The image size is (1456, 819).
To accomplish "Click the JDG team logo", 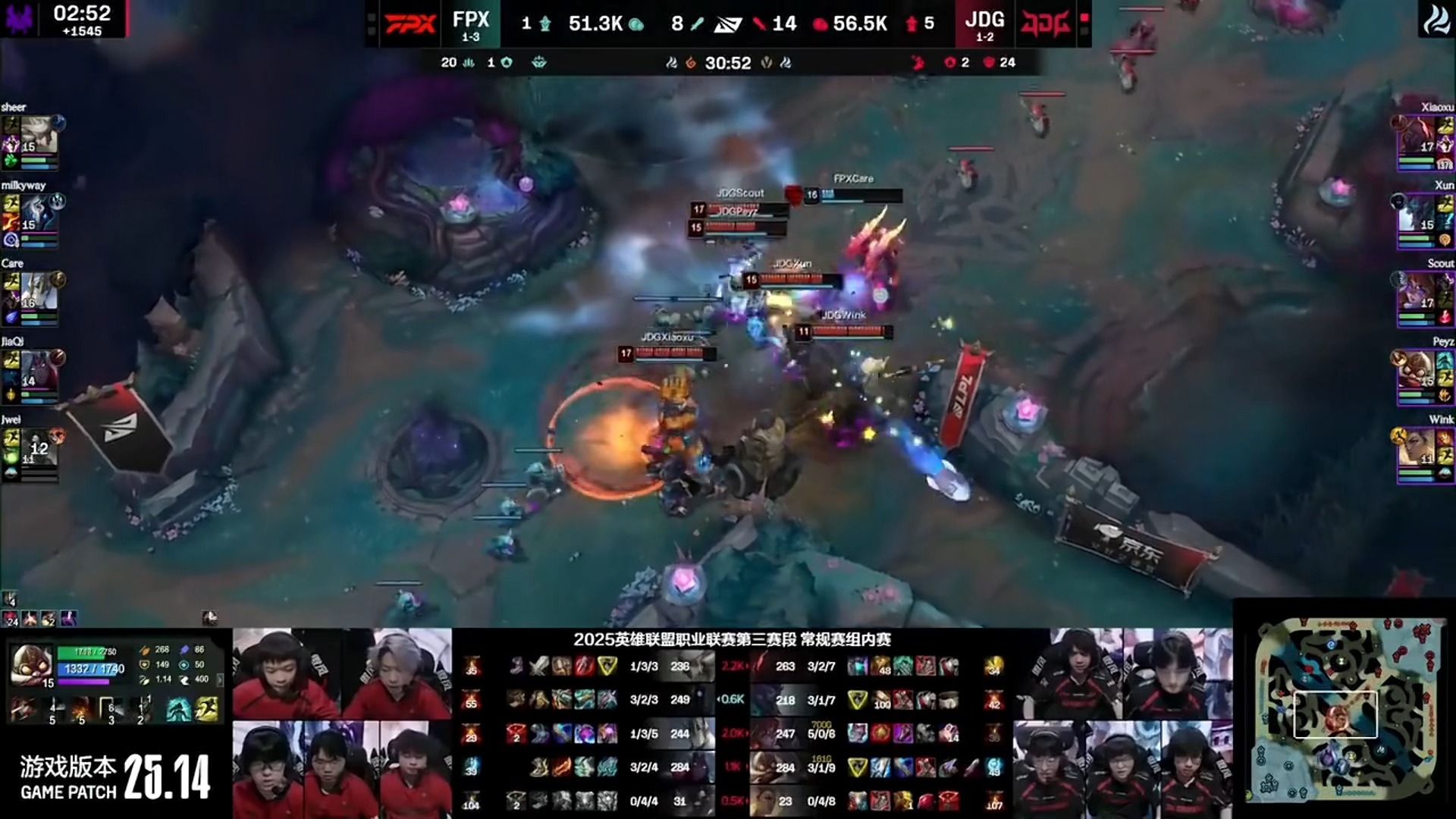I will pyautogui.click(x=1046, y=24).
